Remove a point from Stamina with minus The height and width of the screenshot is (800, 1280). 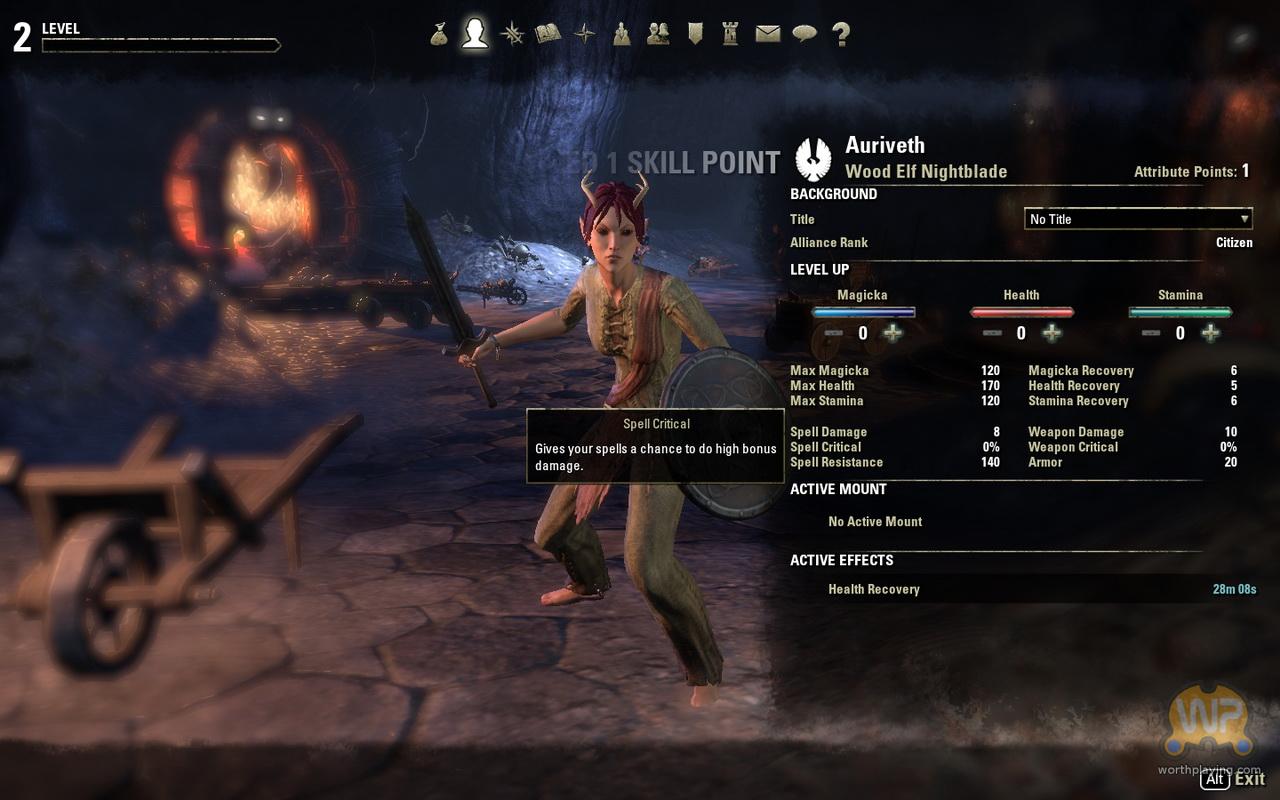coord(1150,333)
